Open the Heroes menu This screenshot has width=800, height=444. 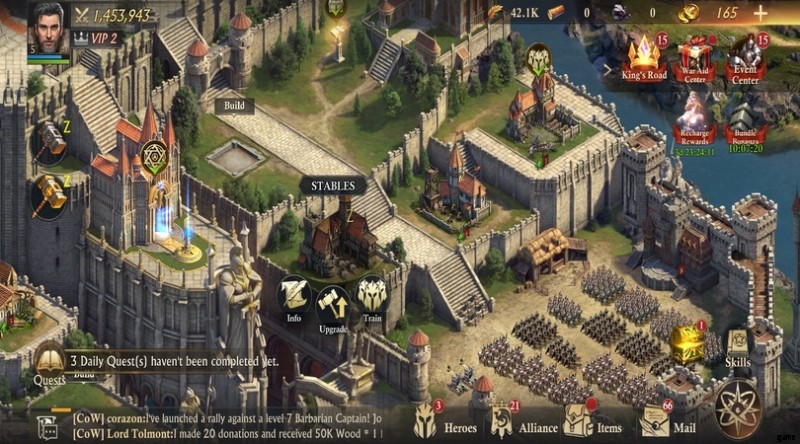point(427,421)
